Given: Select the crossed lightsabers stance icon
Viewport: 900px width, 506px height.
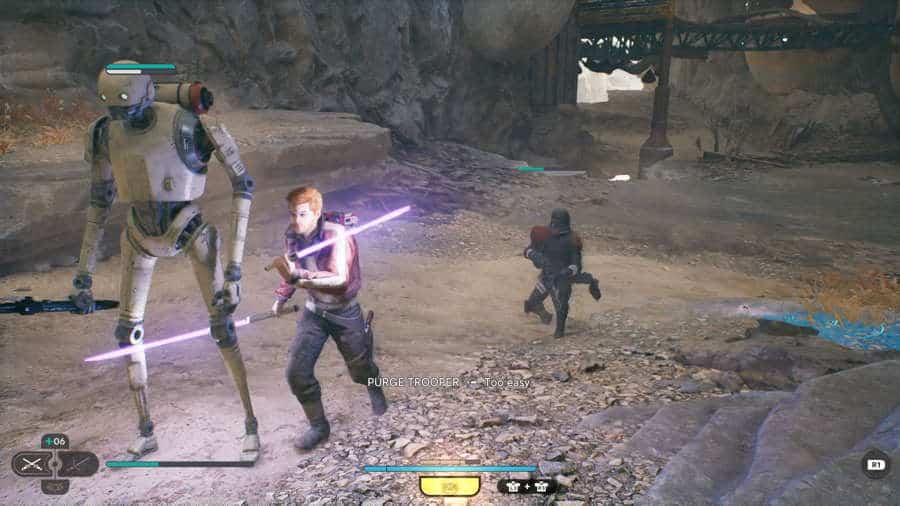Looking at the screenshot, I should (33, 464).
